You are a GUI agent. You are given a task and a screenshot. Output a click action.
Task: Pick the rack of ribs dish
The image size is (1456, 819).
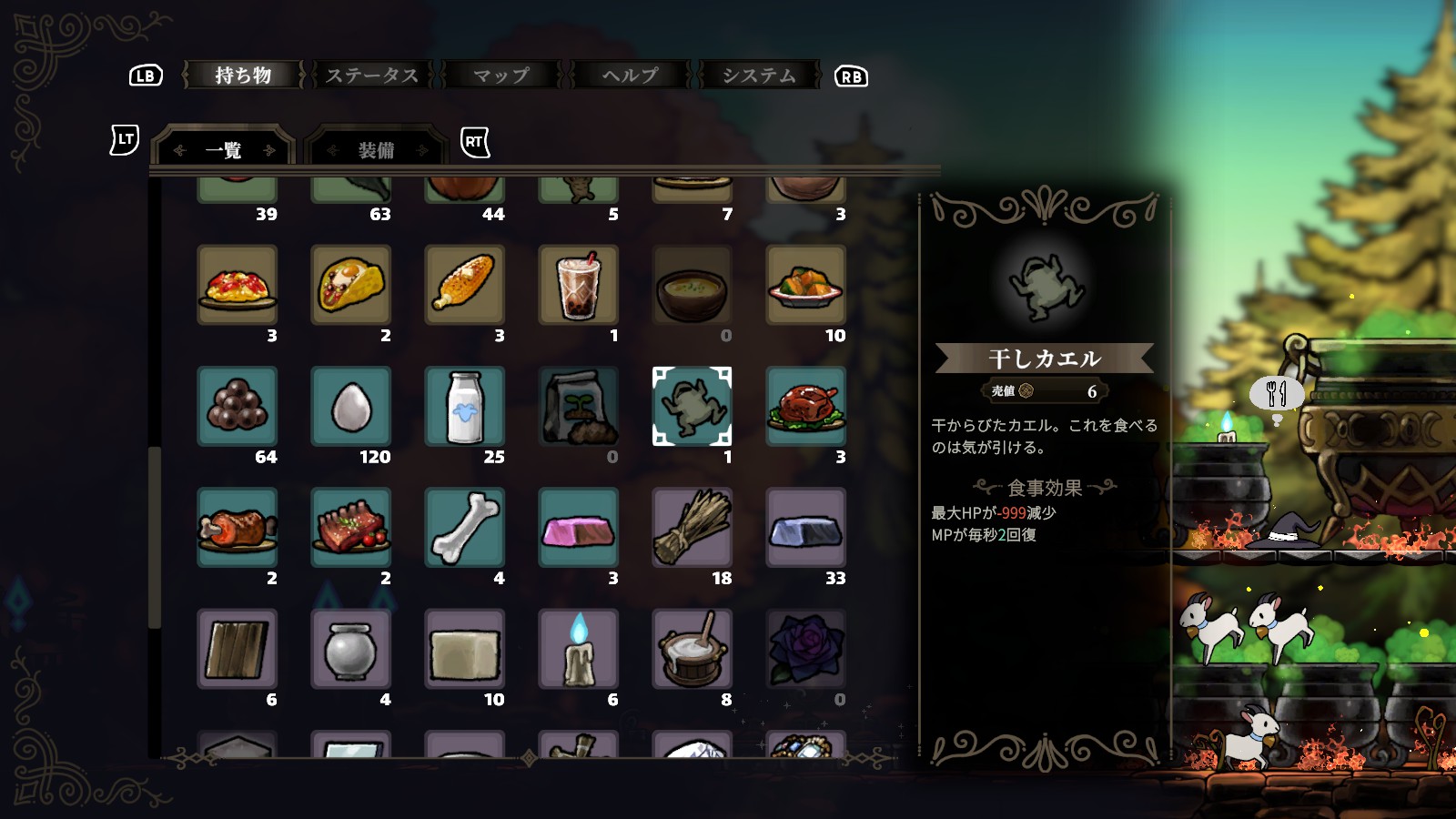tap(351, 527)
